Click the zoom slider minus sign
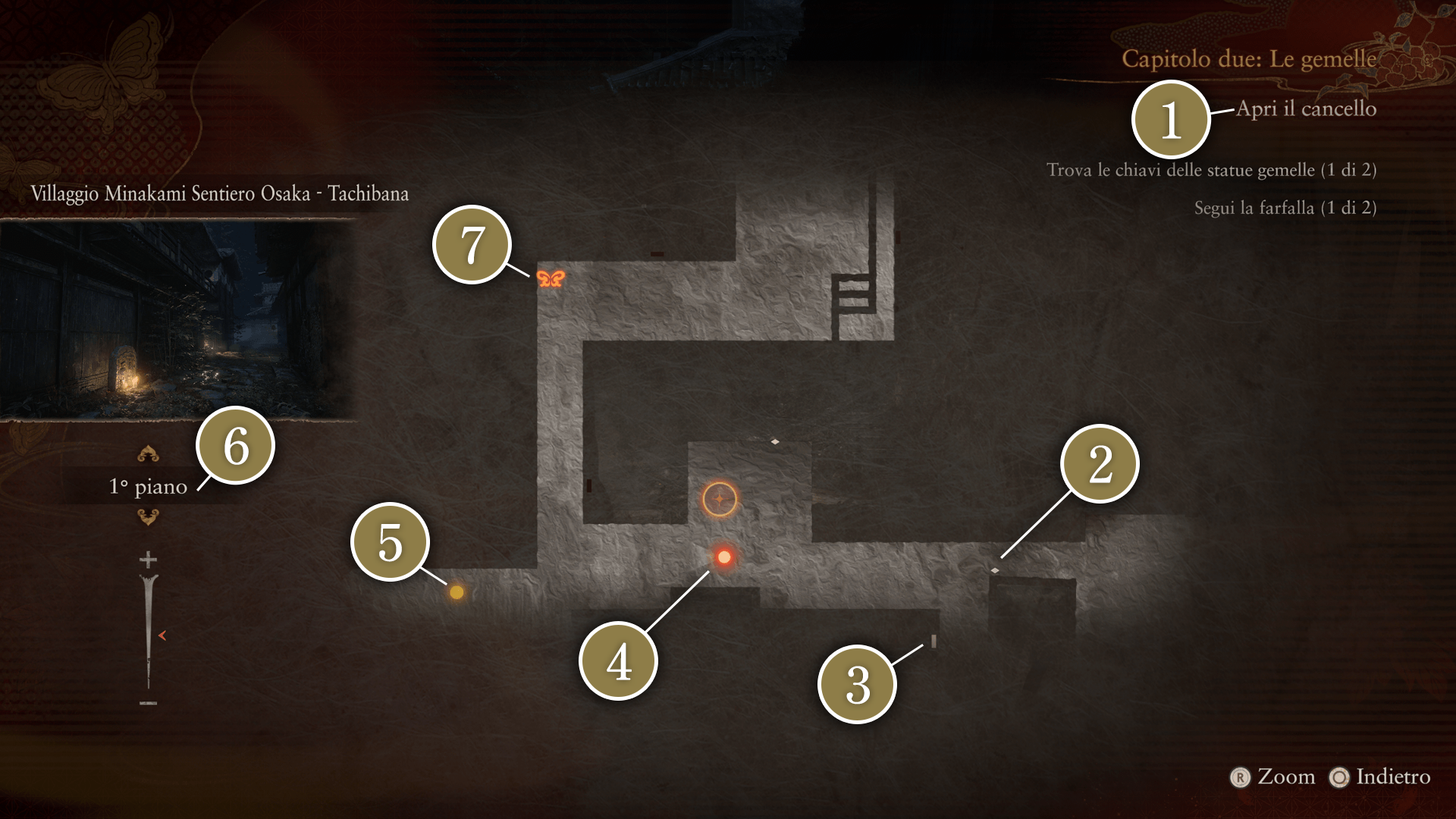 [148, 703]
